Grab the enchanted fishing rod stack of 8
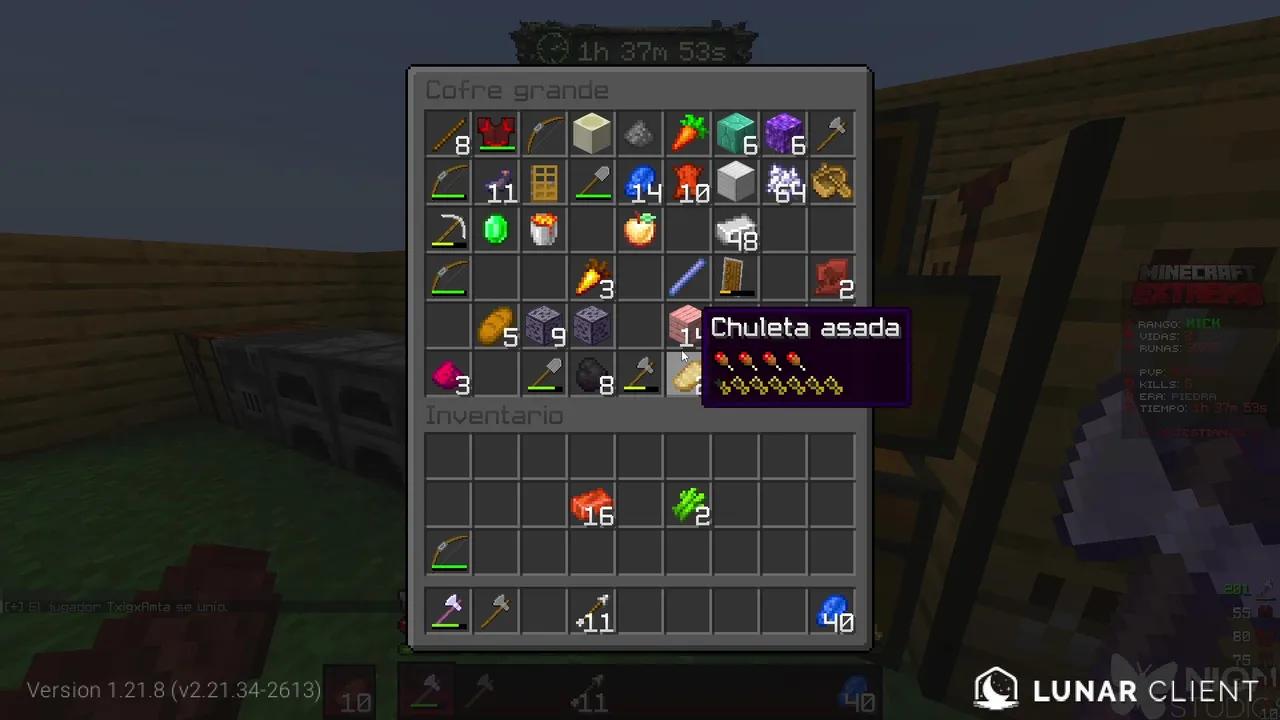This screenshot has width=1280, height=720. [x=449, y=135]
